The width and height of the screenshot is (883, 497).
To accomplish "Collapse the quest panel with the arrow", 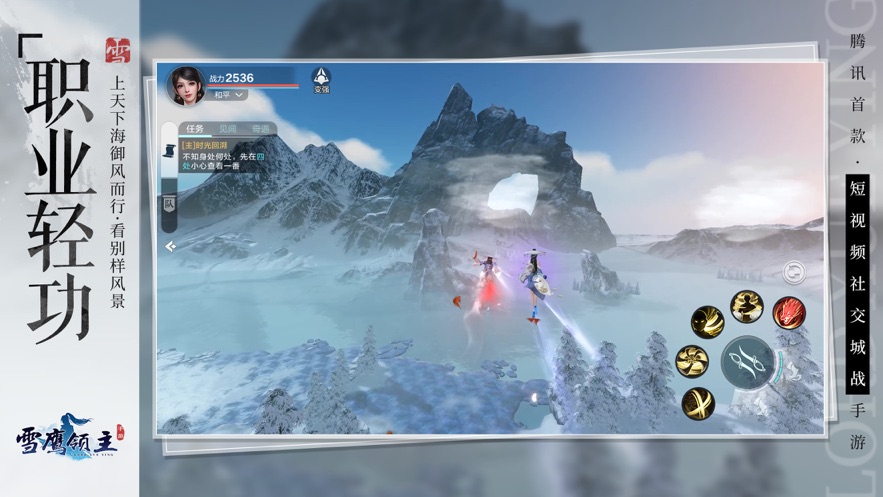I will pos(171,244).
